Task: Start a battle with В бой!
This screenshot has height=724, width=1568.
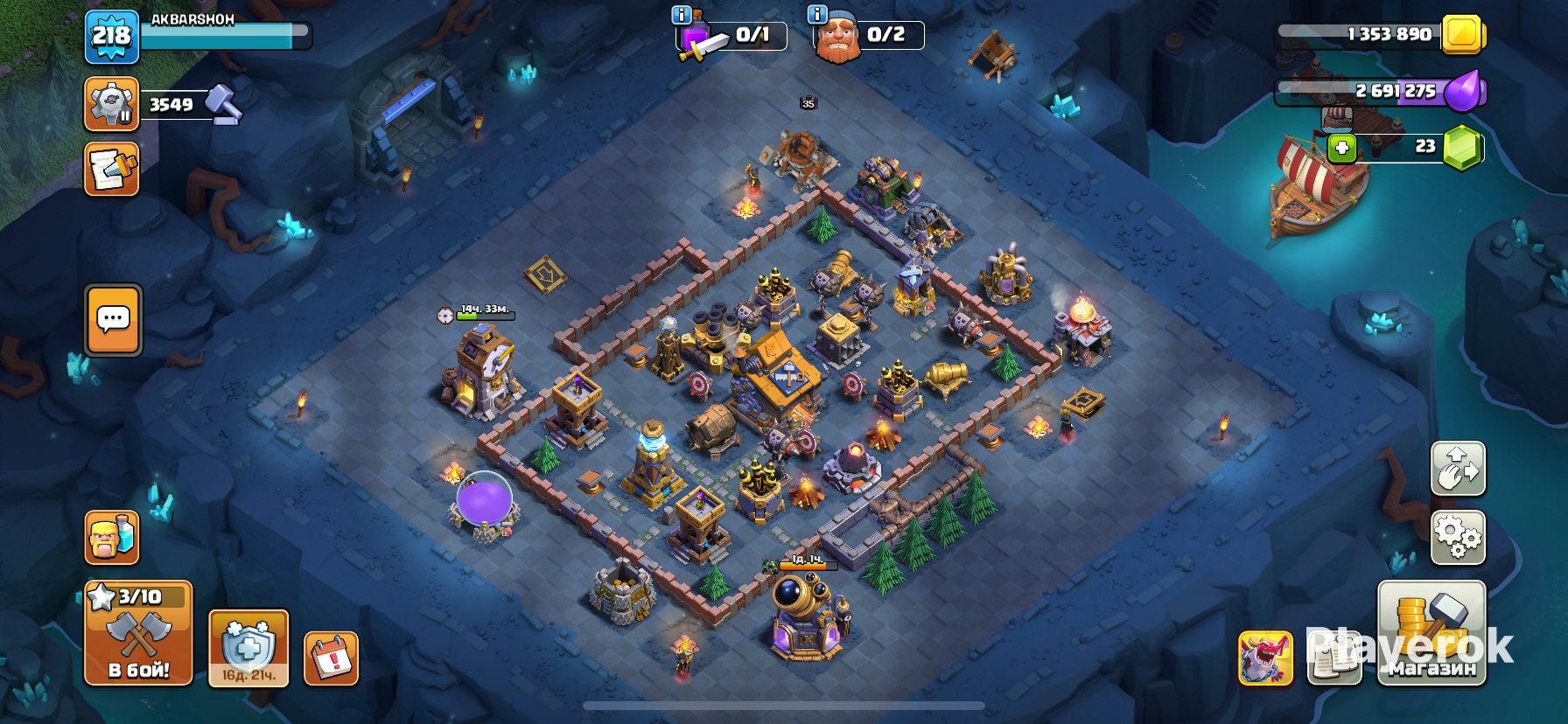Action: (138, 633)
